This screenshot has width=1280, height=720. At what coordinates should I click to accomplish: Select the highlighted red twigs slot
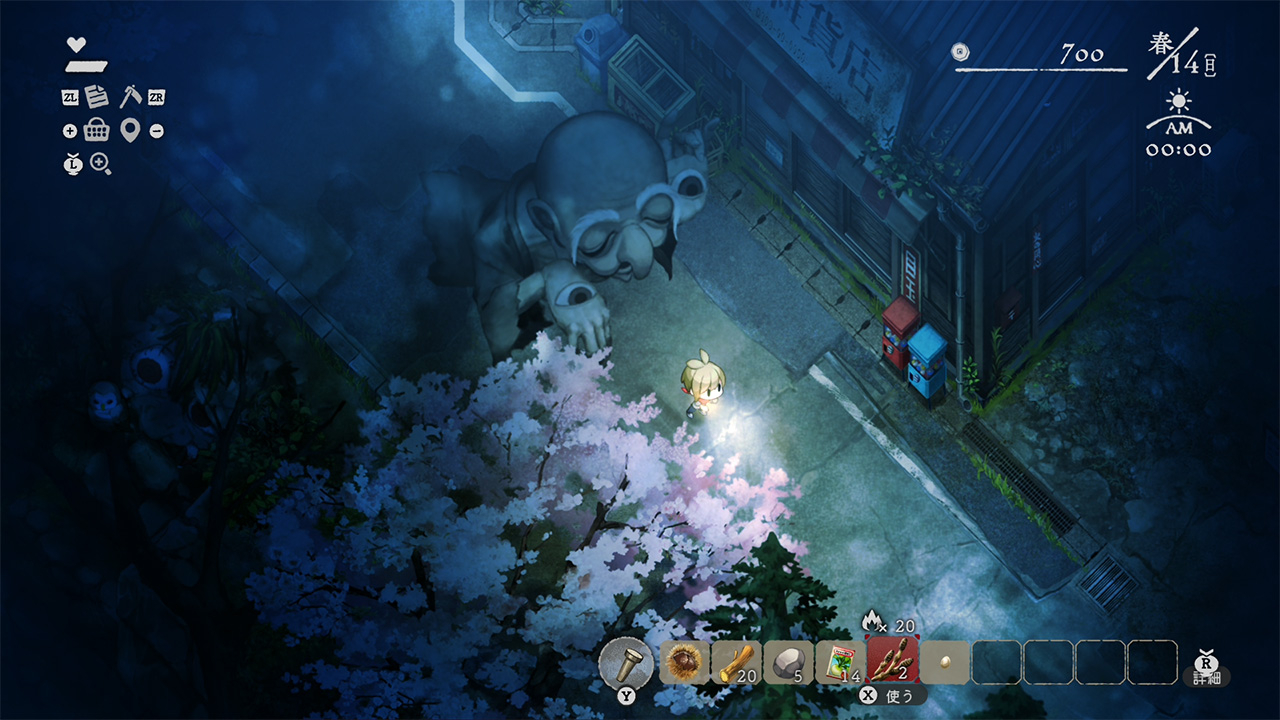point(893,661)
